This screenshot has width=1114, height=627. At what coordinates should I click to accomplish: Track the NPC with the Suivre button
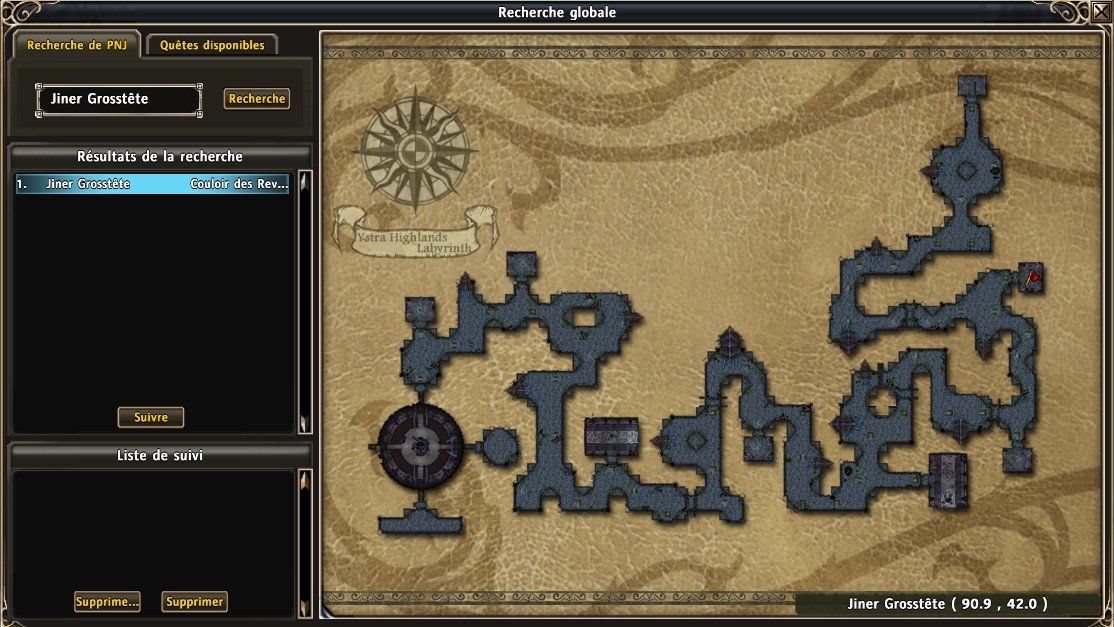pos(151,417)
